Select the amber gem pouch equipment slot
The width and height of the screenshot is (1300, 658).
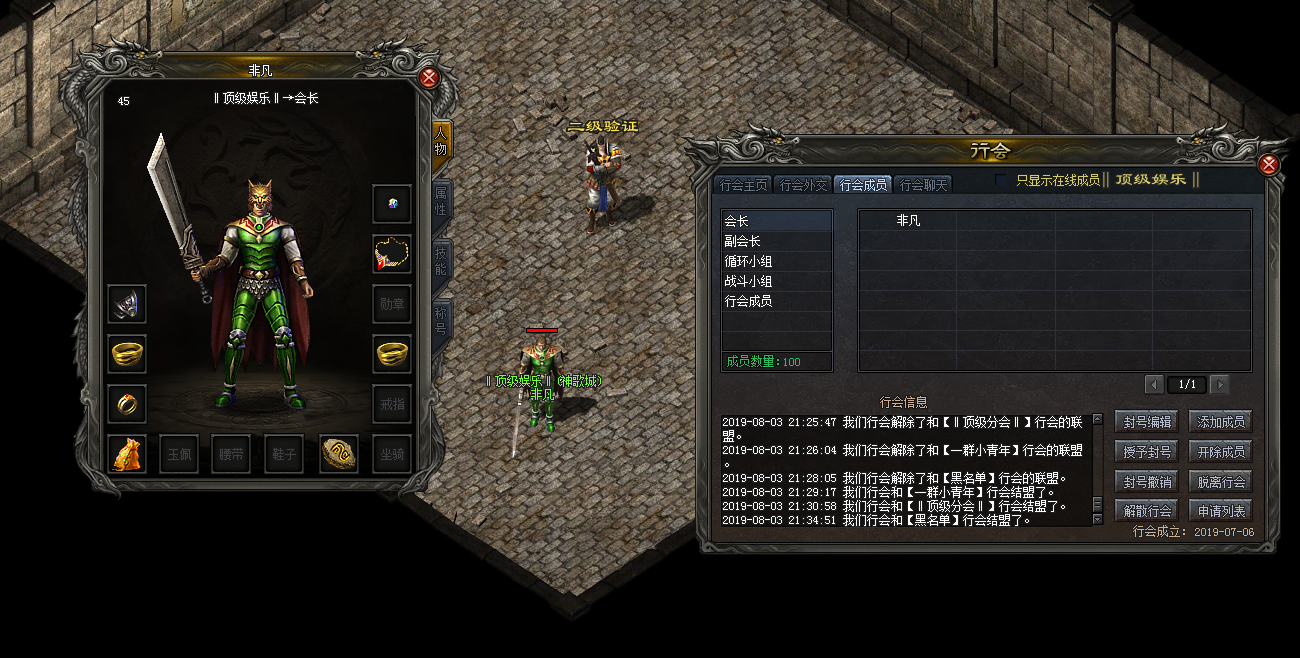pos(128,454)
